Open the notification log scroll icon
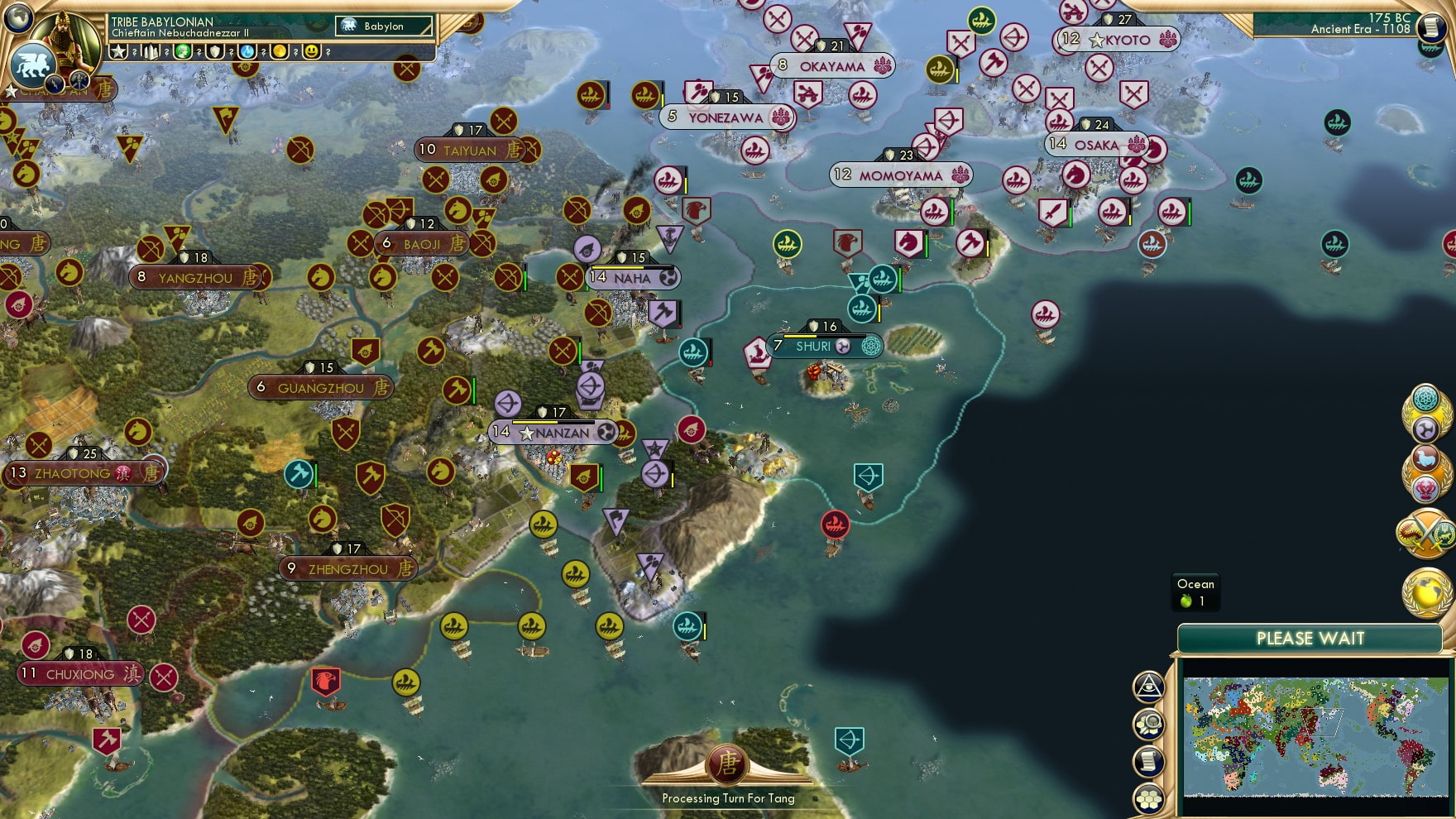Screen dimensions: 1456x819 1148,759
